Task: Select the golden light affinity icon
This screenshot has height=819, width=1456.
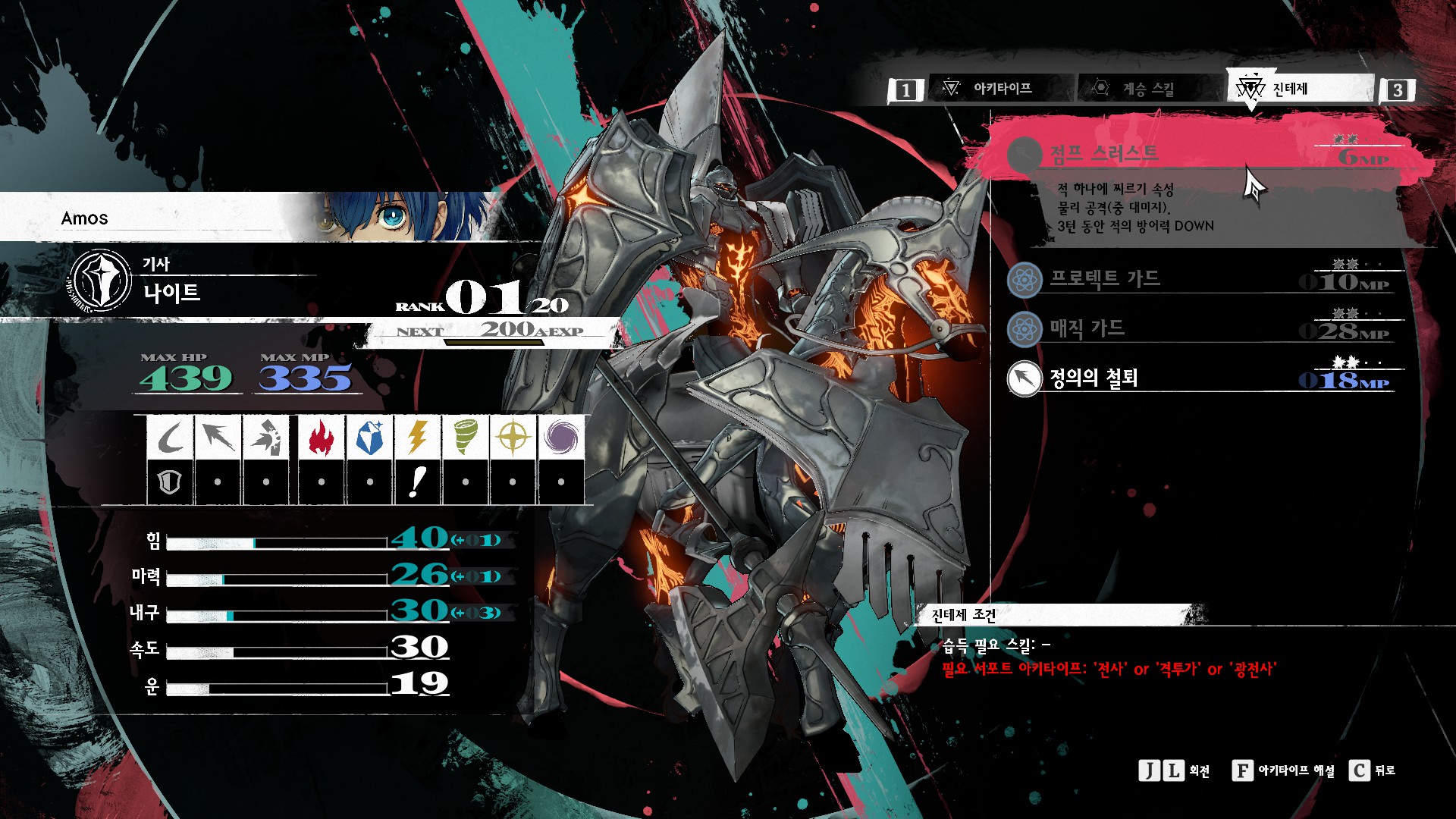Action: (513, 438)
